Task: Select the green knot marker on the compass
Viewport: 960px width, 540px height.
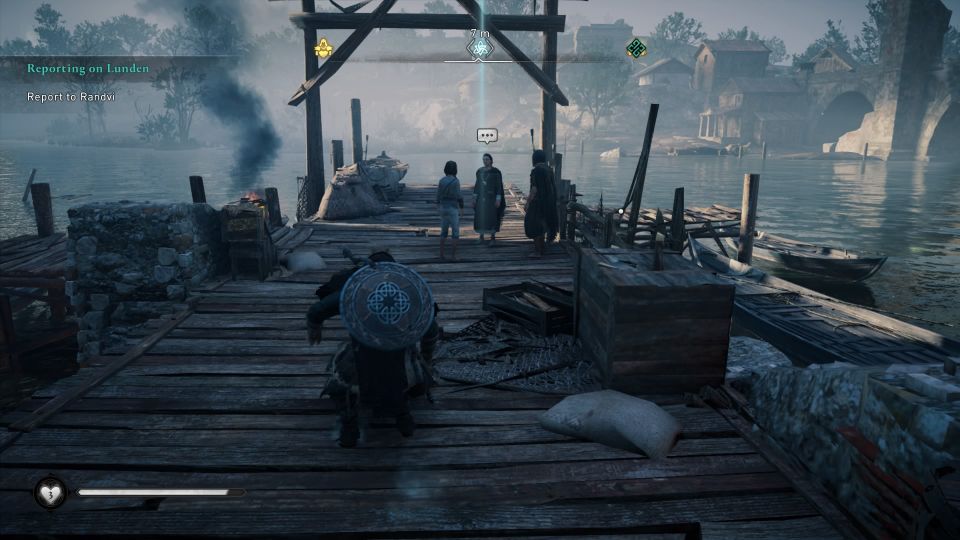Action: click(635, 48)
